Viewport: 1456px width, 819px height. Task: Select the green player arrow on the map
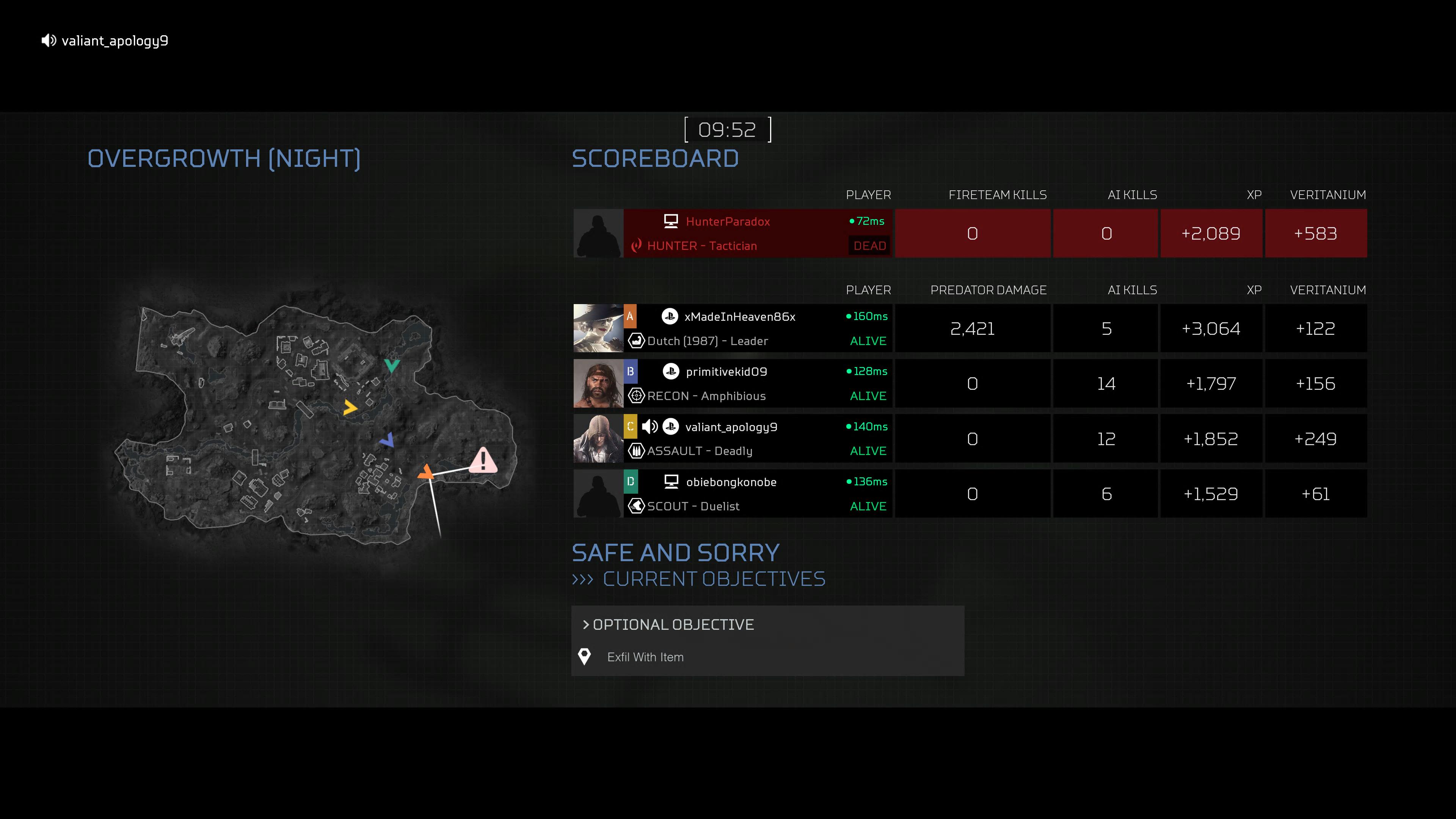392,365
